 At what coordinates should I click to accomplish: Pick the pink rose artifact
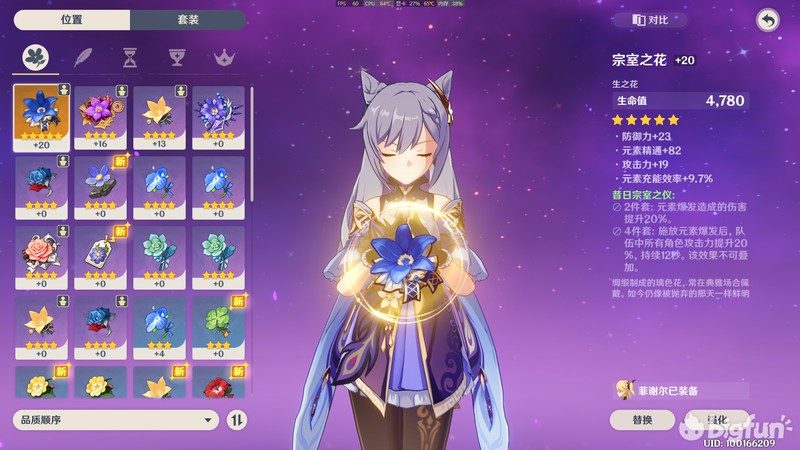(x=42, y=256)
